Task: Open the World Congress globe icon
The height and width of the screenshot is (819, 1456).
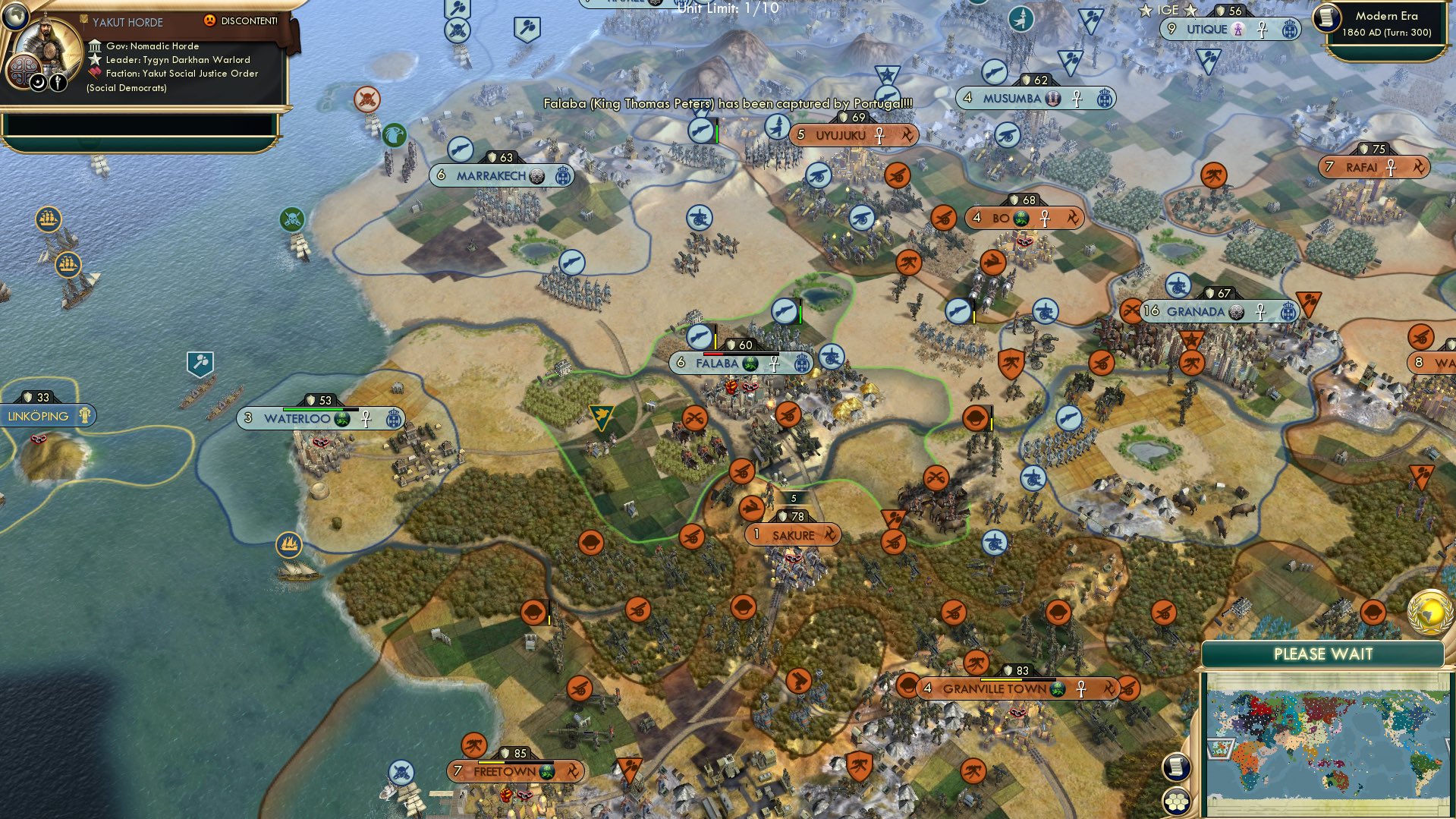Action: [1430, 612]
